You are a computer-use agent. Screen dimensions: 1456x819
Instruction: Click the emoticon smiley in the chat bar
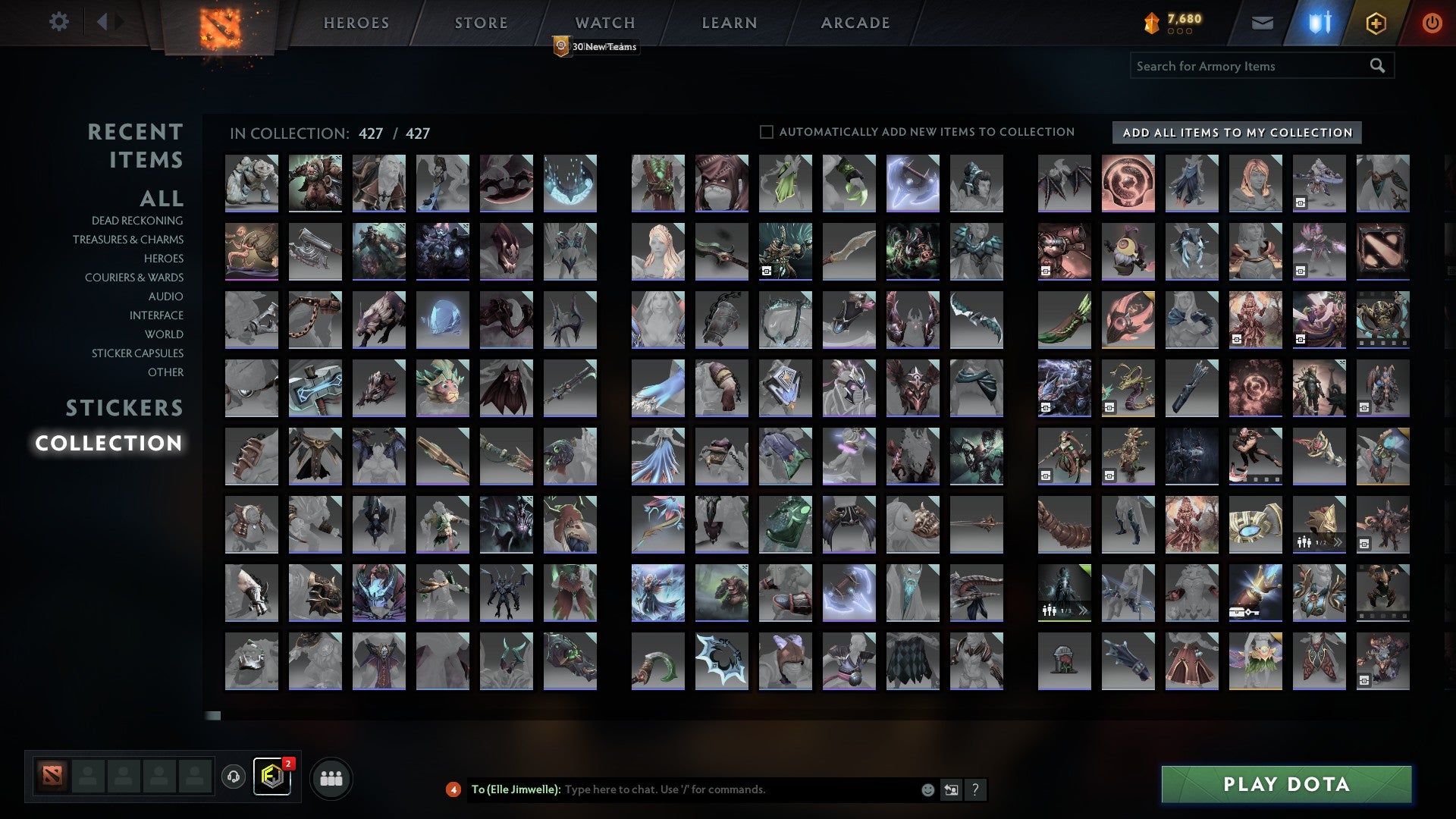(x=927, y=789)
